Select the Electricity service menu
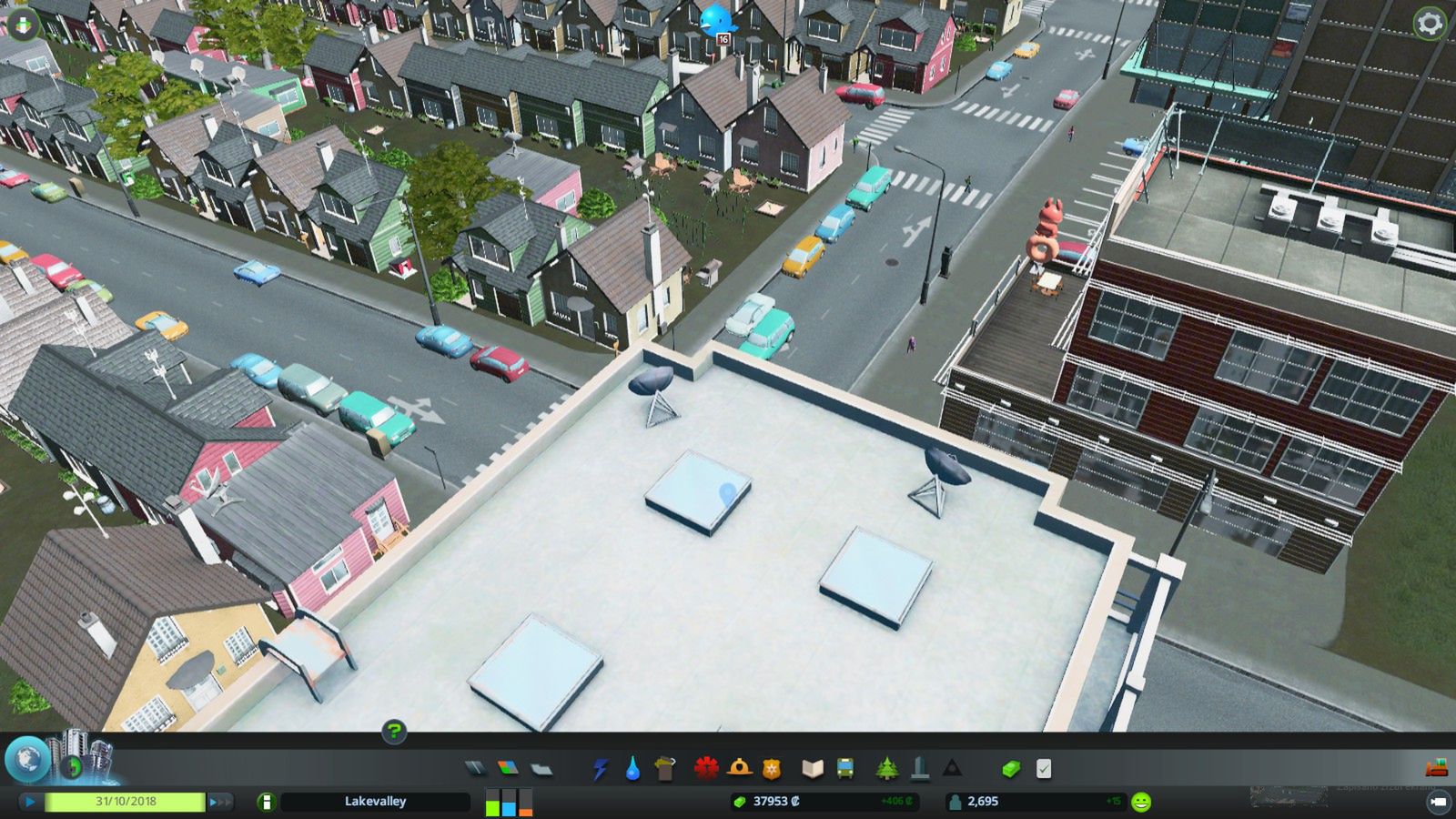The height and width of the screenshot is (819, 1456). 601,769
